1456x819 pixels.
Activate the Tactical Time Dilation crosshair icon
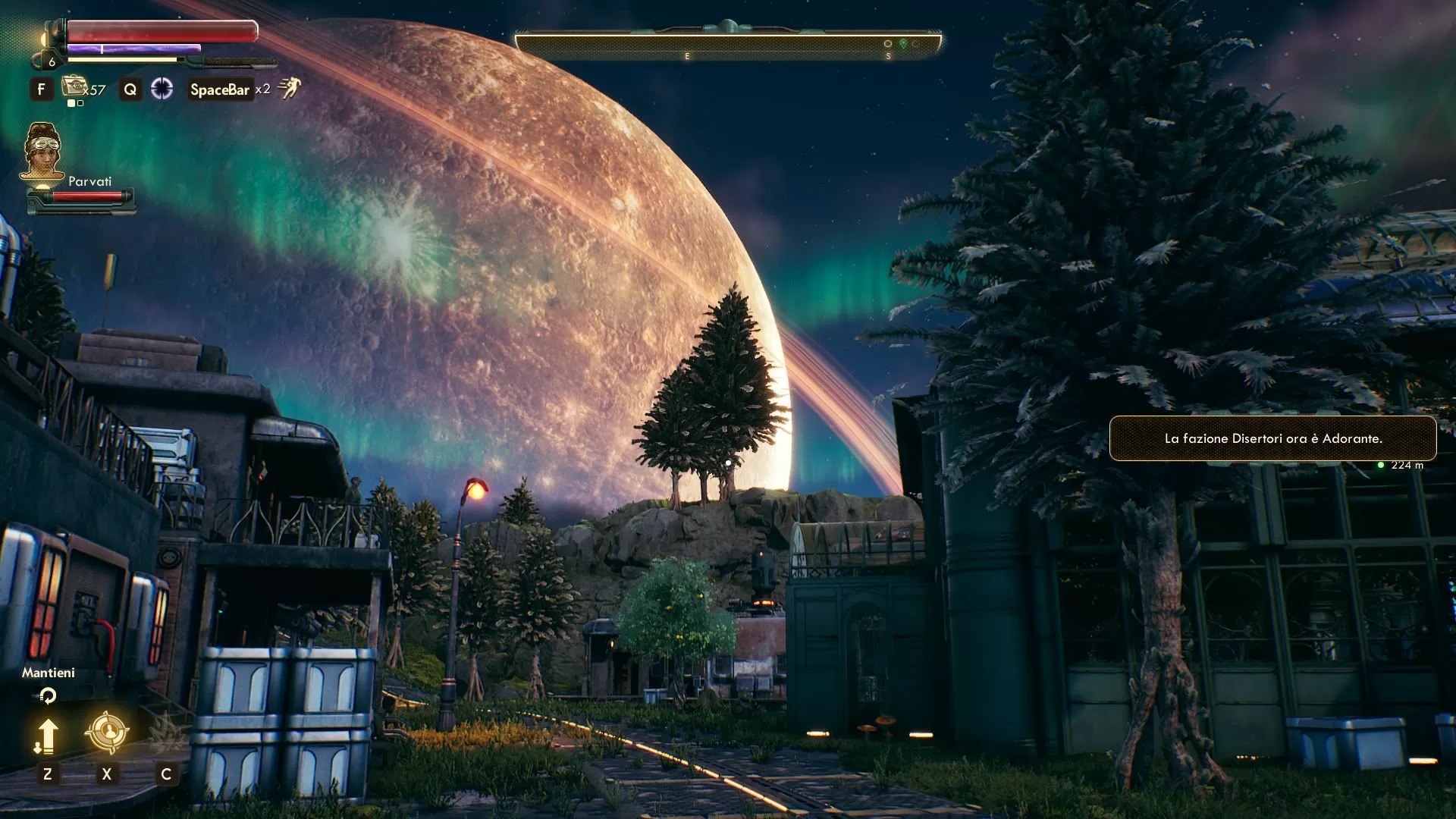pyautogui.click(x=162, y=89)
